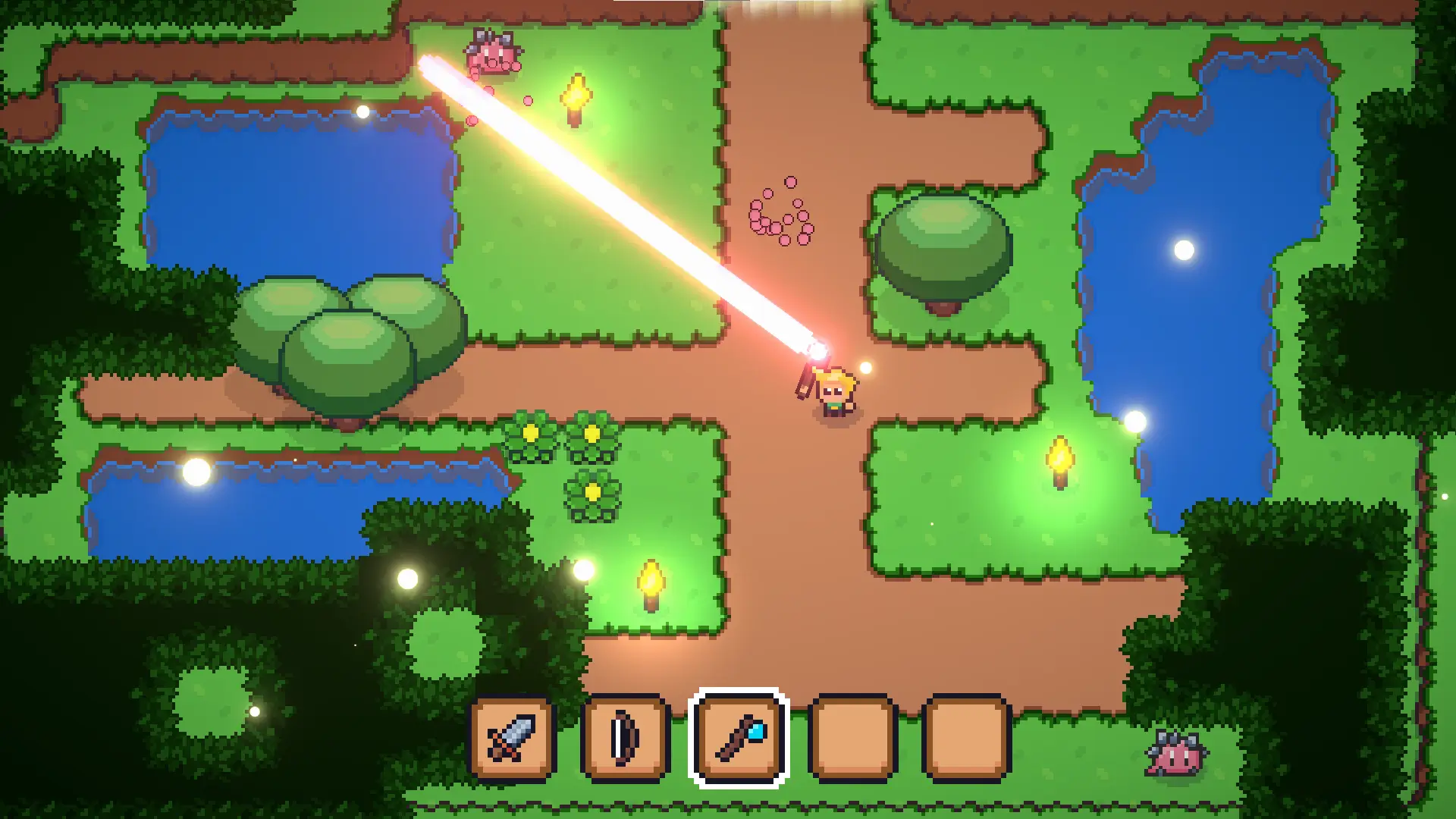Viewport: 1456px width, 819px height.
Task: Choose the blue-tipped magic staff slot
Action: pos(739,738)
